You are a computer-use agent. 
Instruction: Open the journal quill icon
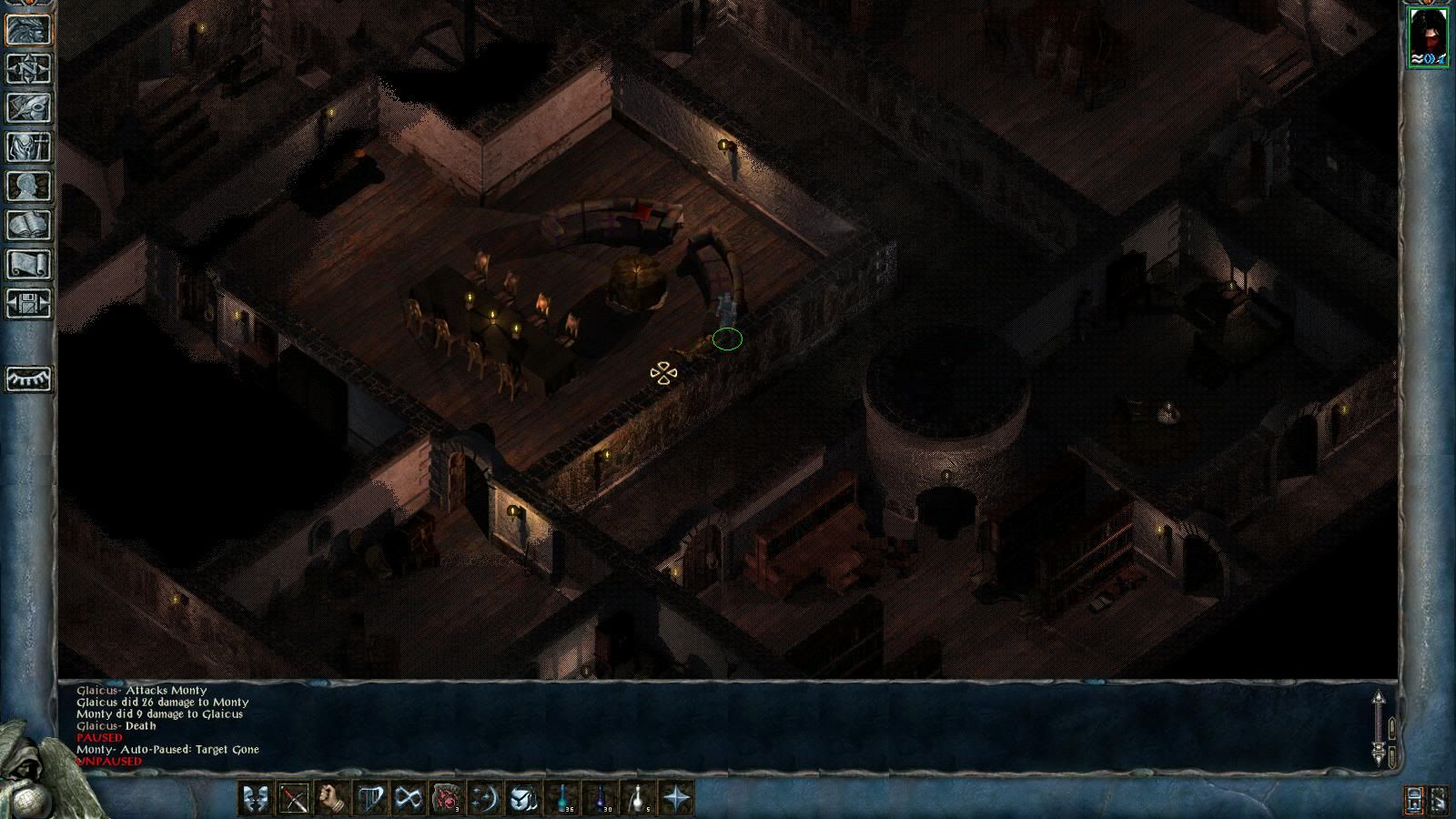point(28,107)
